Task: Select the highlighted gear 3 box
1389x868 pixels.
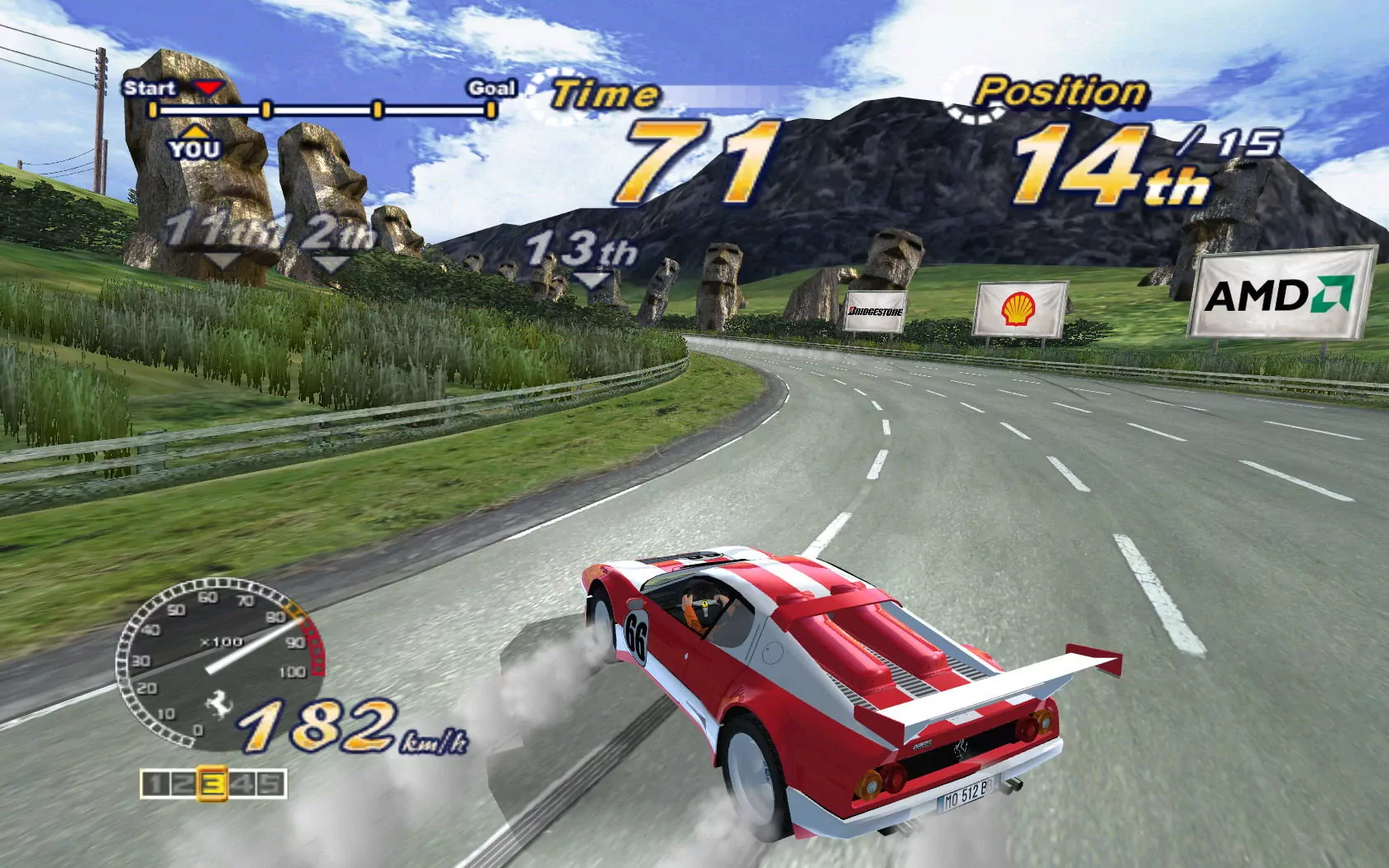Action: tap(213, 784)
